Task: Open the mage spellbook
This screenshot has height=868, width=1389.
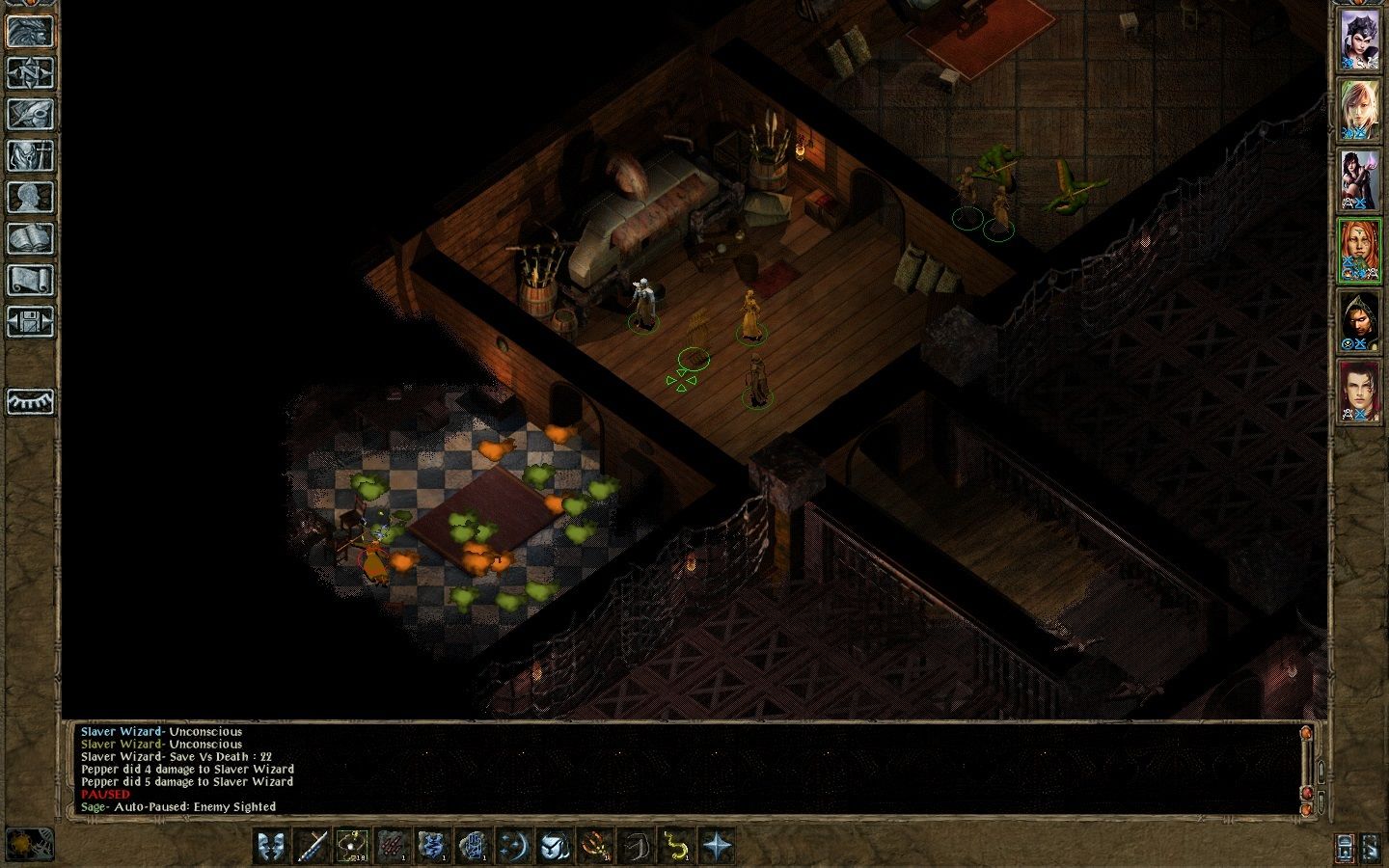Action: click(x=30, y=238)
